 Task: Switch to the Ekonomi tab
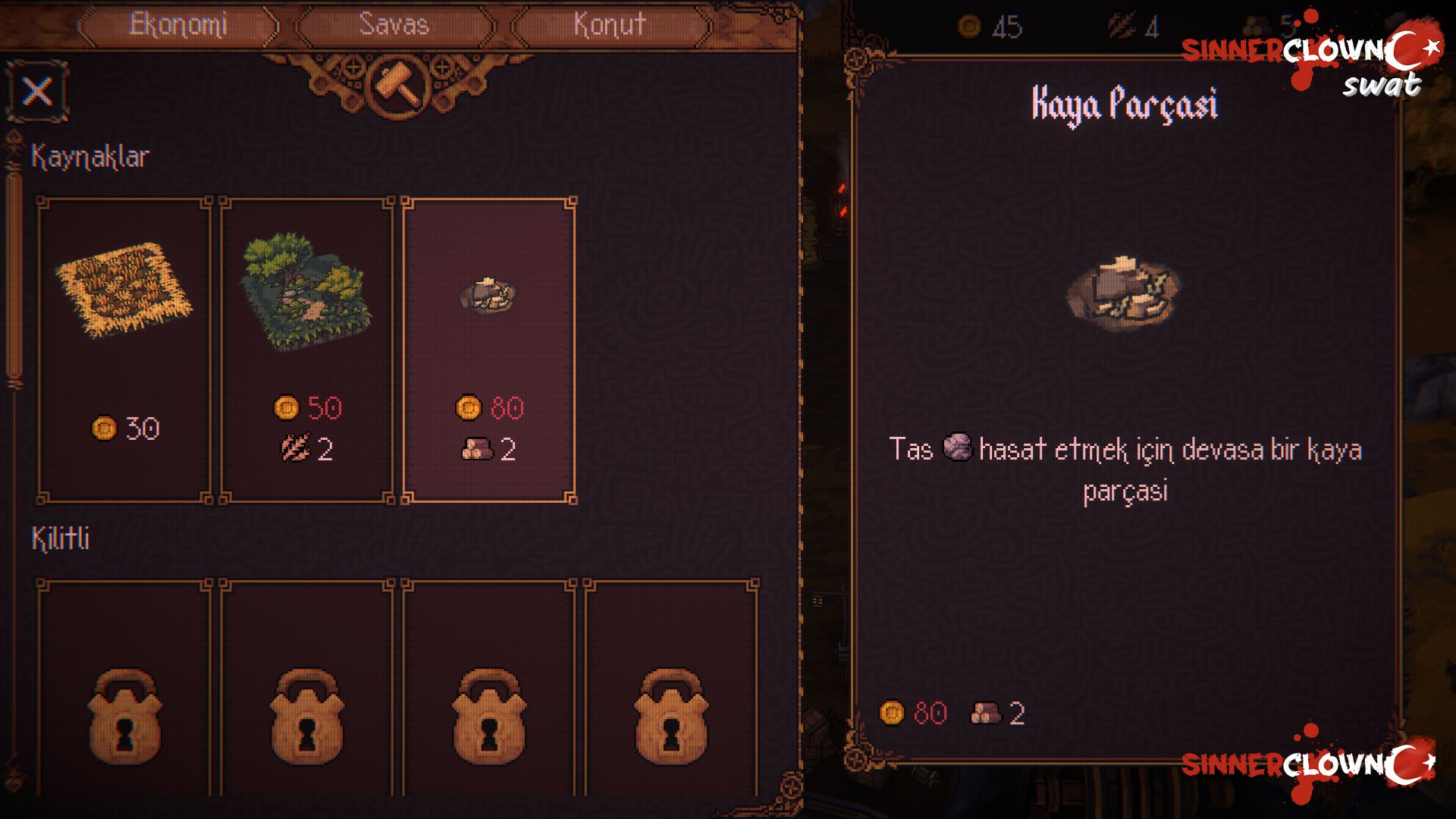(178, 25)
